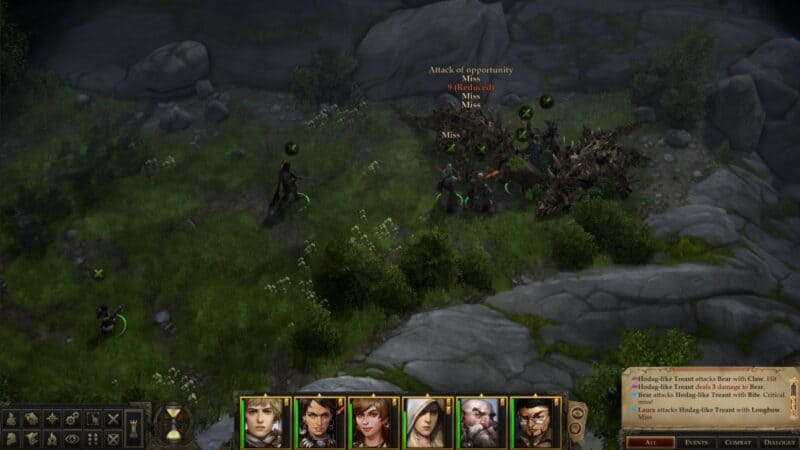This screenshot has width=800, height=450.
Task: Toggle the eye icon in the action panel
Action: point(72,438)
